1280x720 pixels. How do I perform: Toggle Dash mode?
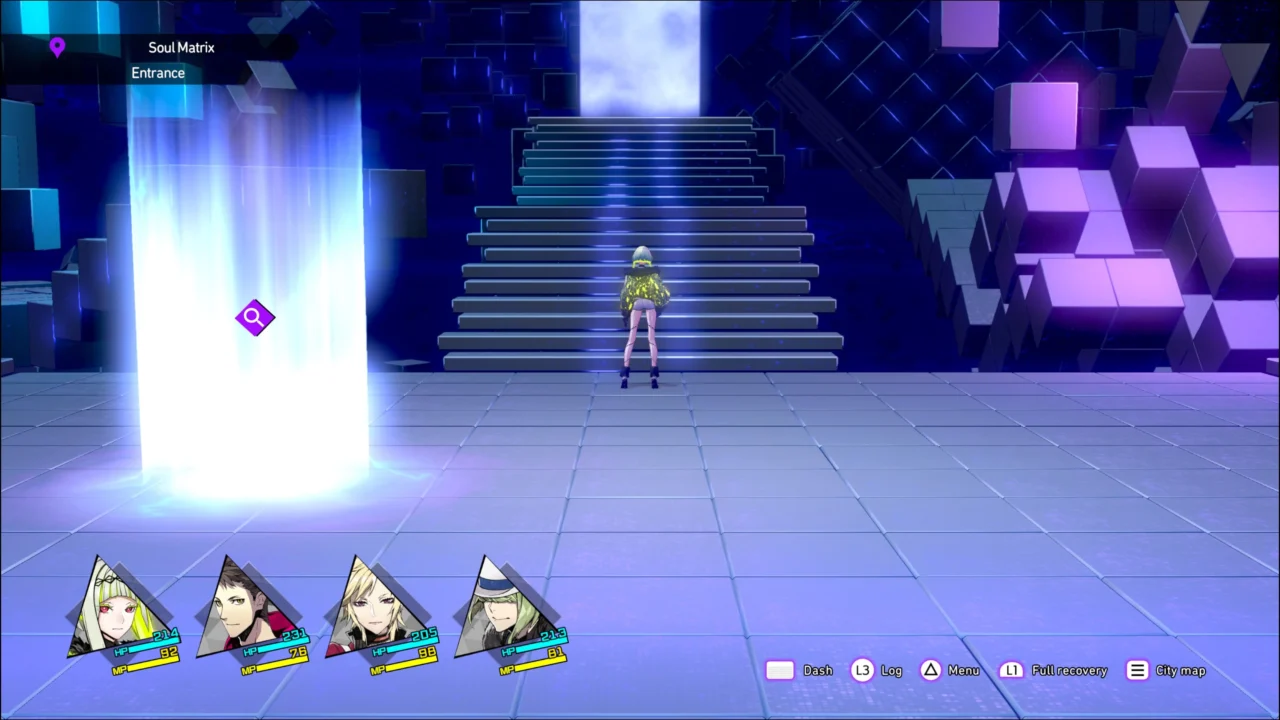pos(817,670)
